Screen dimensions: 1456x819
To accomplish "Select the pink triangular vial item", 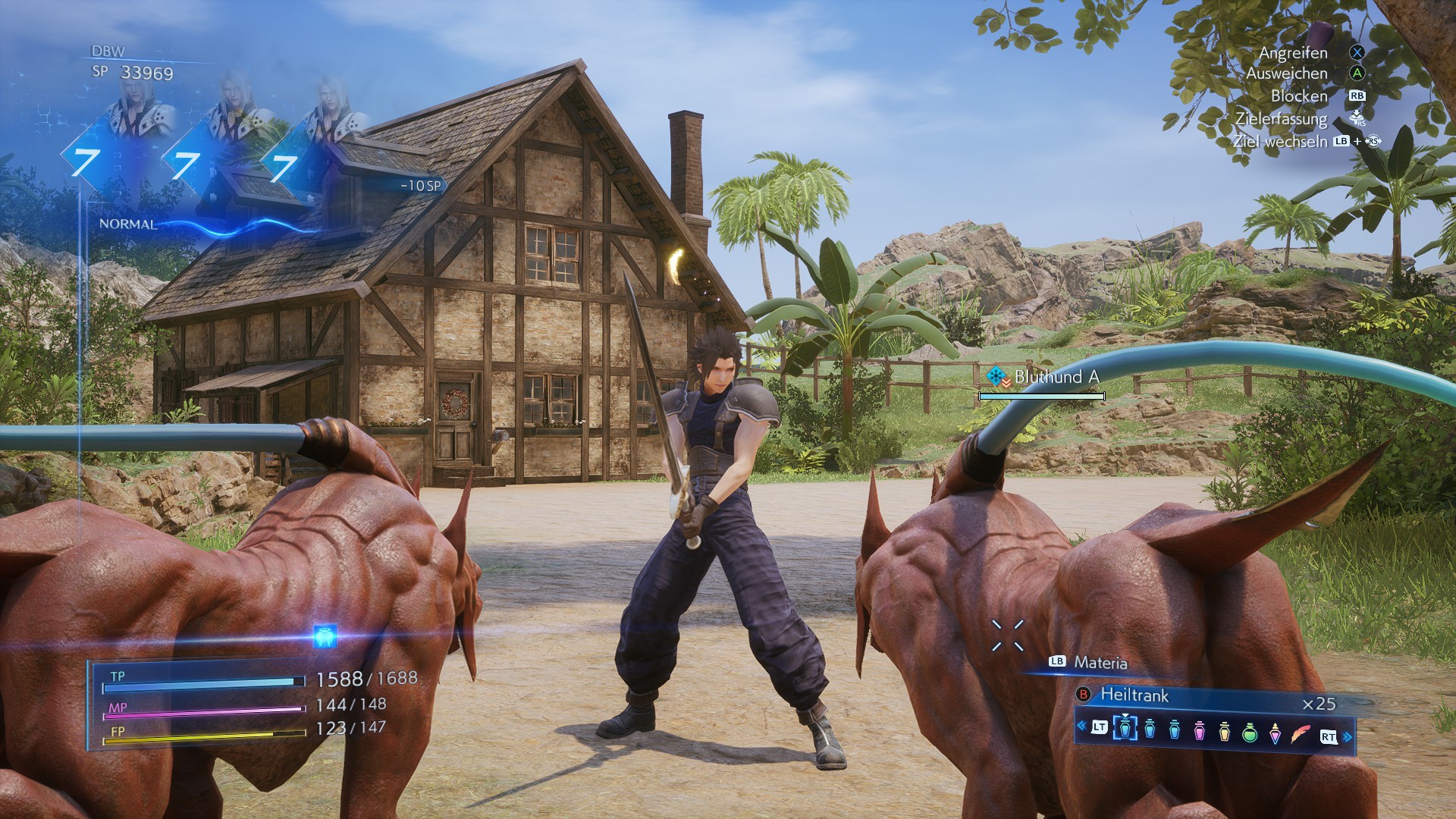I will tap(1276, 736).
